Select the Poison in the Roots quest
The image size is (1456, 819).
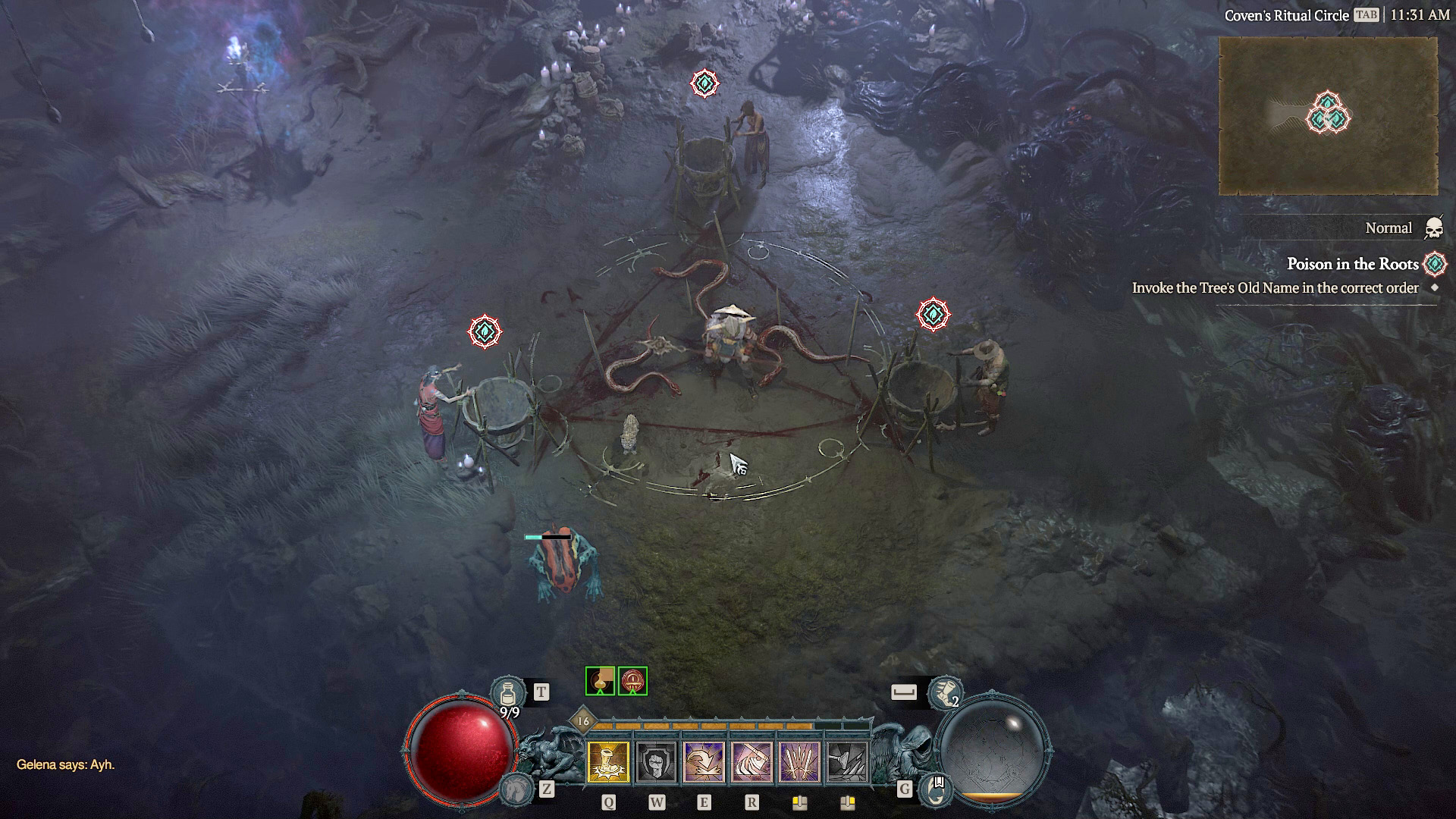pyautogui.click(x=1352, y=264)
